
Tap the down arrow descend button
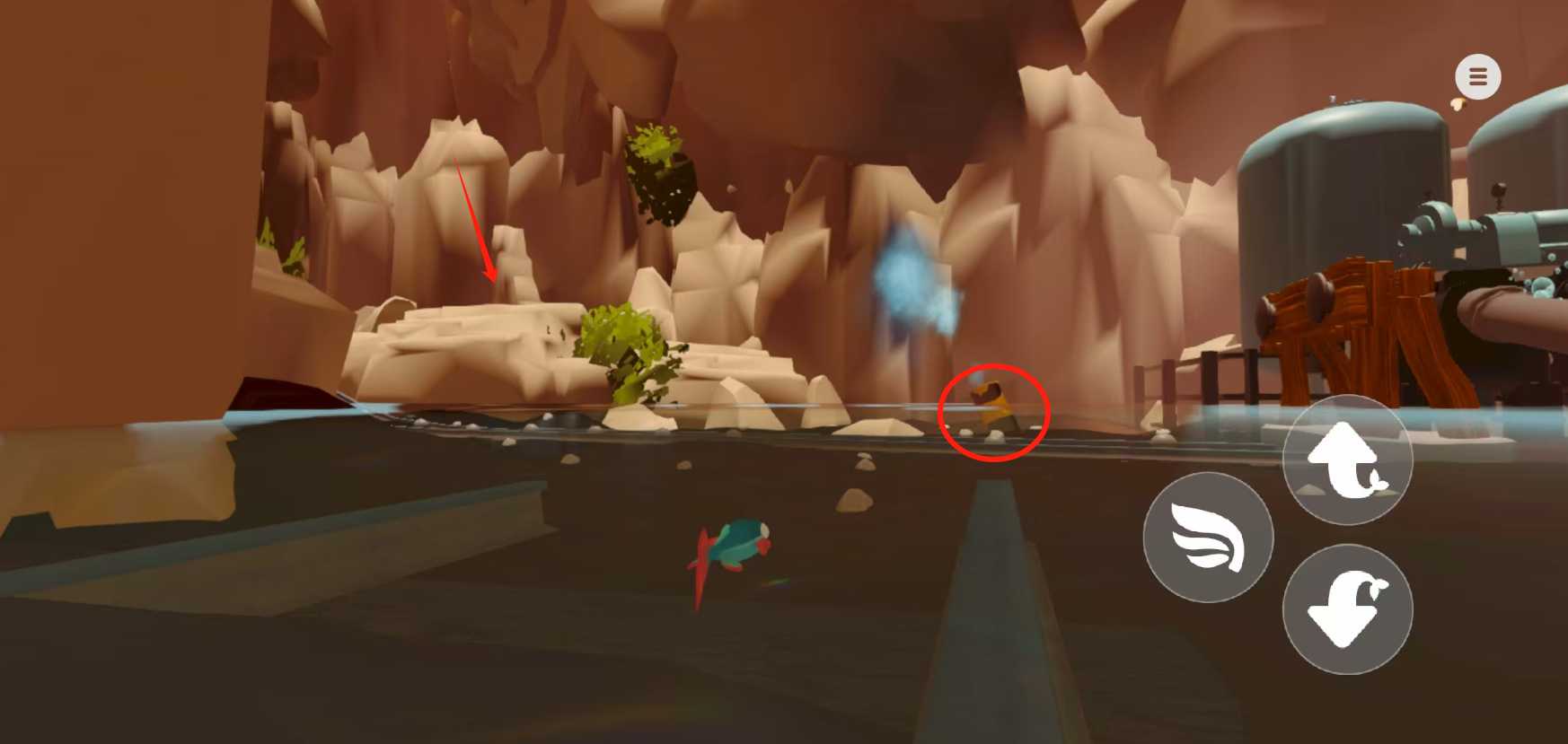pyautogui.click(x=1347, y=608)
